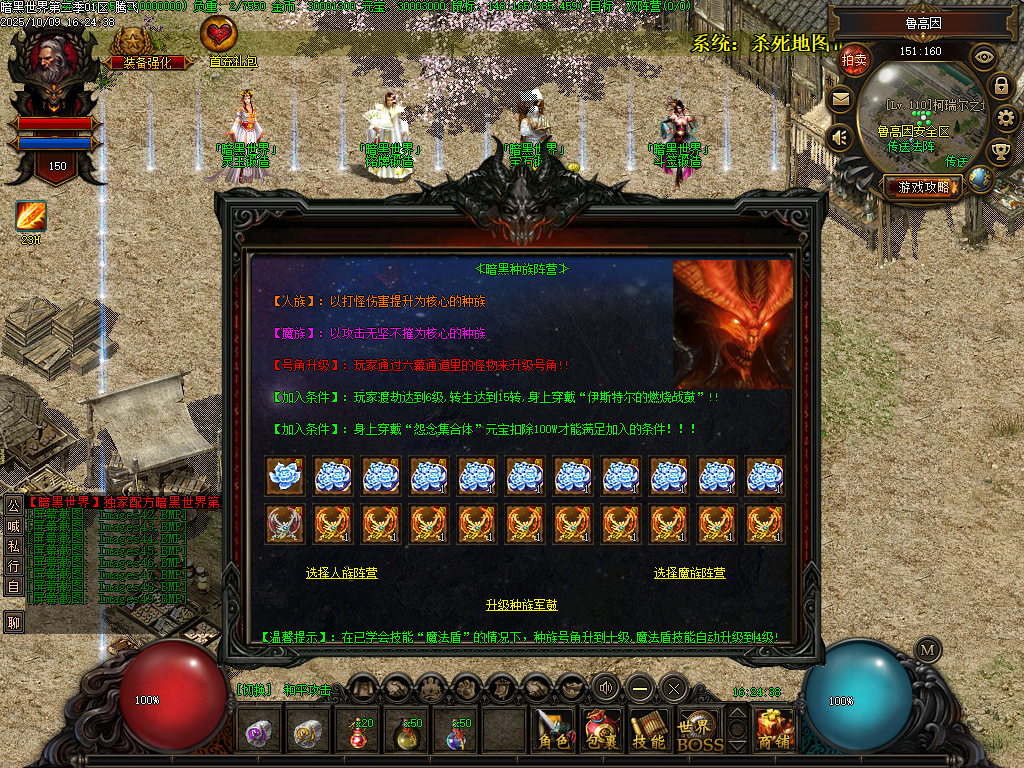Open the 商铺 shop button

(775, 731)
